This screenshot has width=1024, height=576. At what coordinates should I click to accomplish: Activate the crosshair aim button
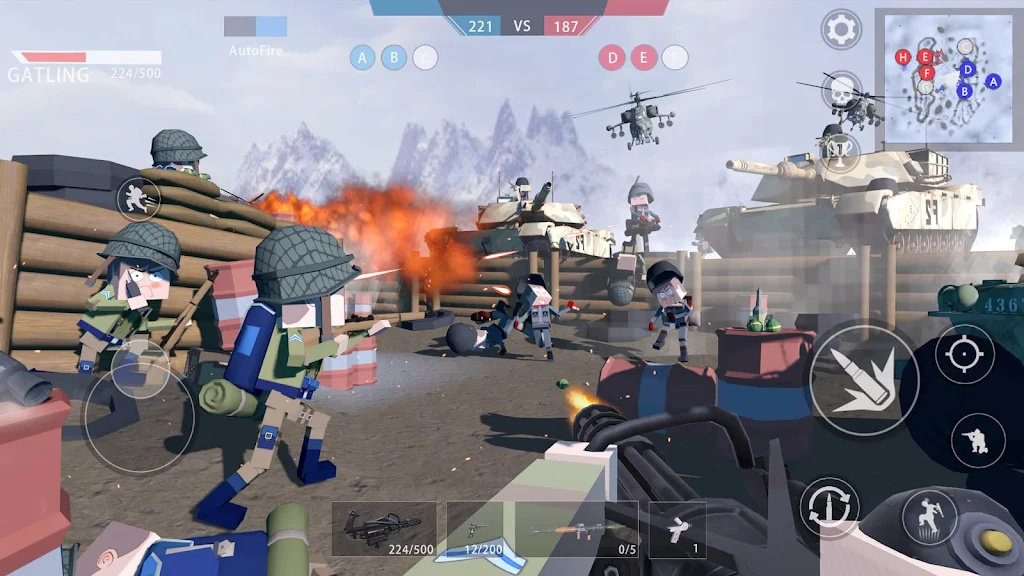pos(964,354)
